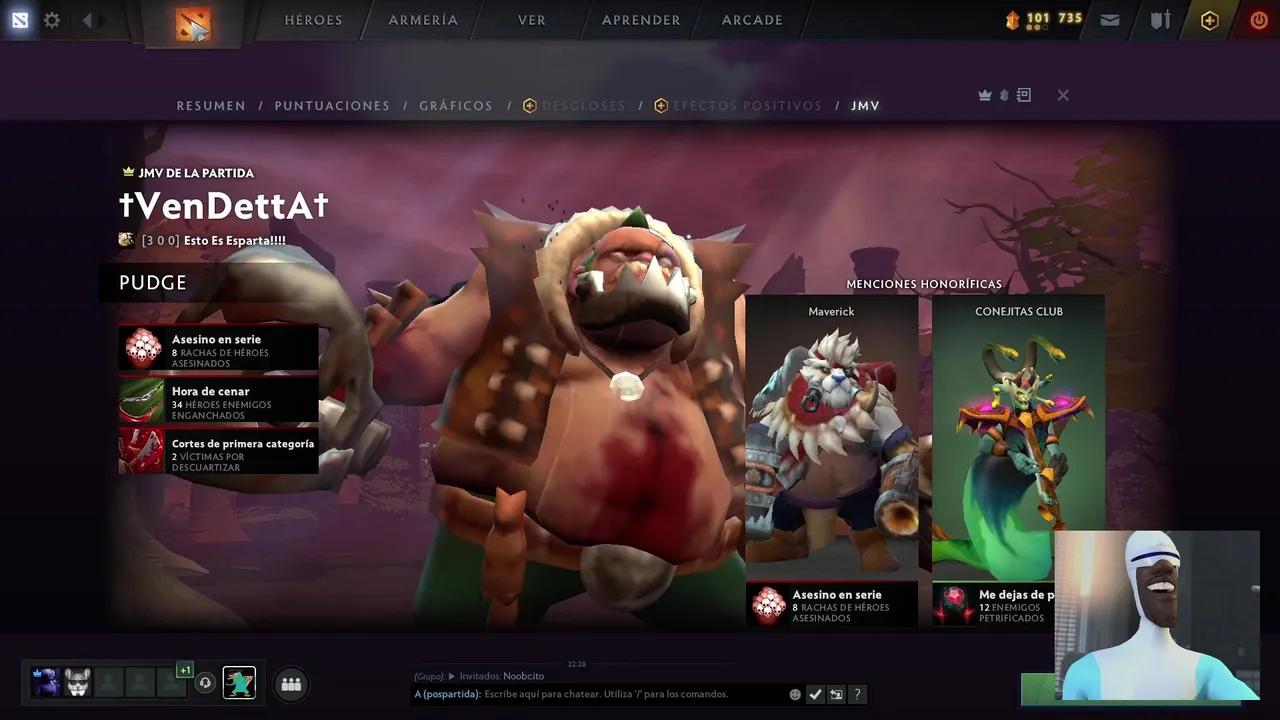Open the settings gear
The image size is (1280, 720).
click(52, 19)
